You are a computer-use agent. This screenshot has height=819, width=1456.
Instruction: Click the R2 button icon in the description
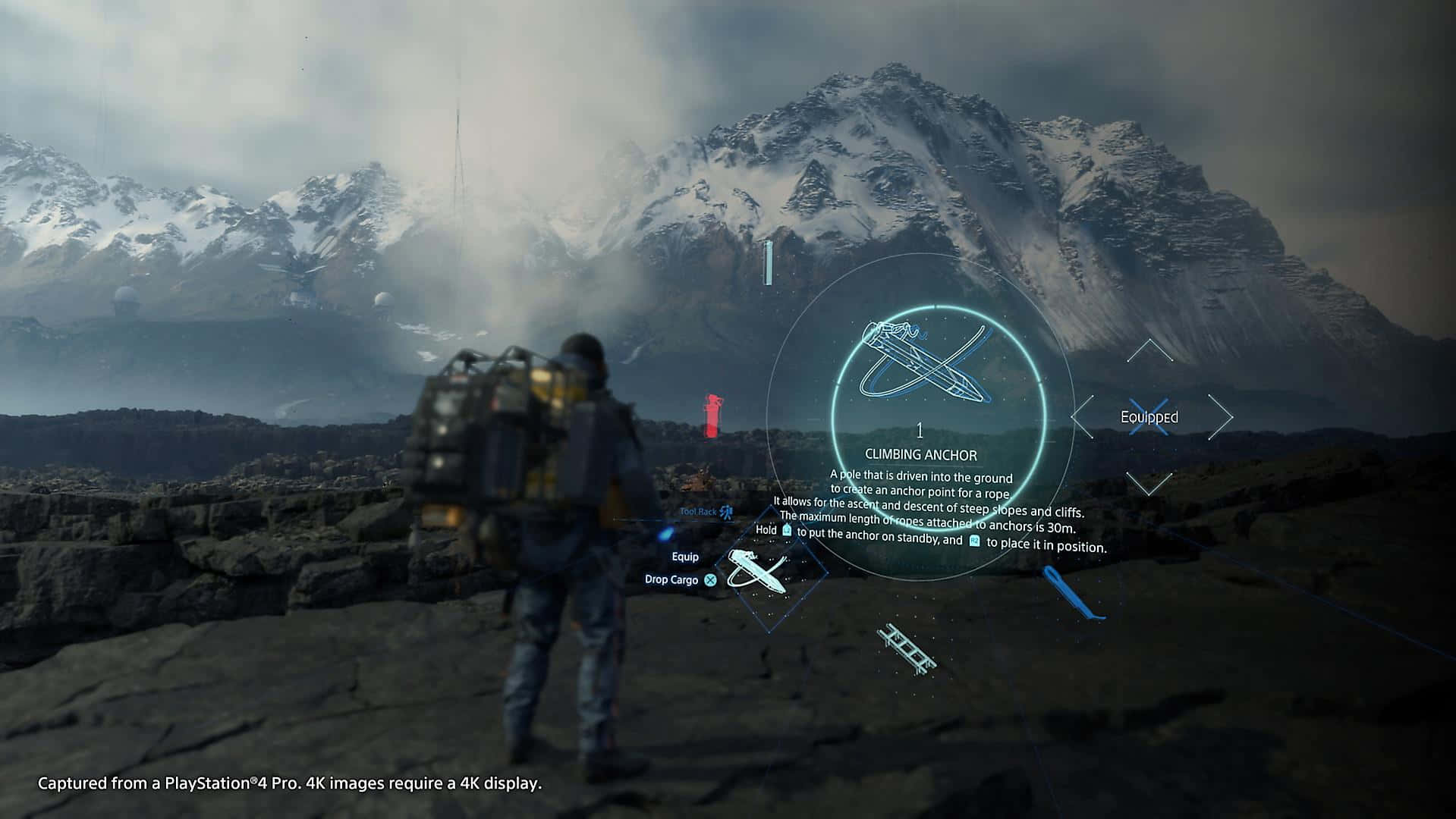coord(974,541)
